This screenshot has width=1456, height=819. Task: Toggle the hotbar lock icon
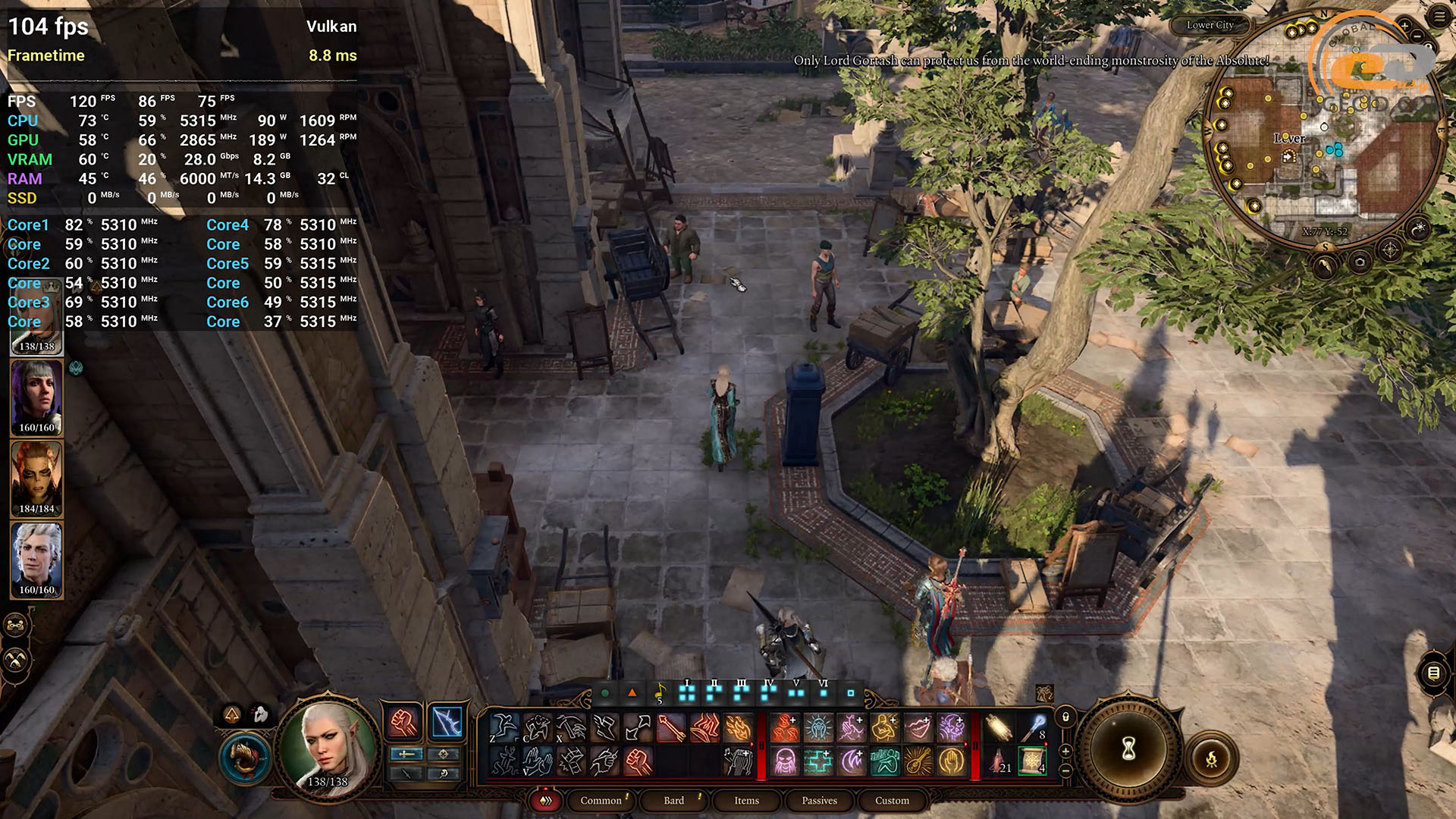(1065, 717)
